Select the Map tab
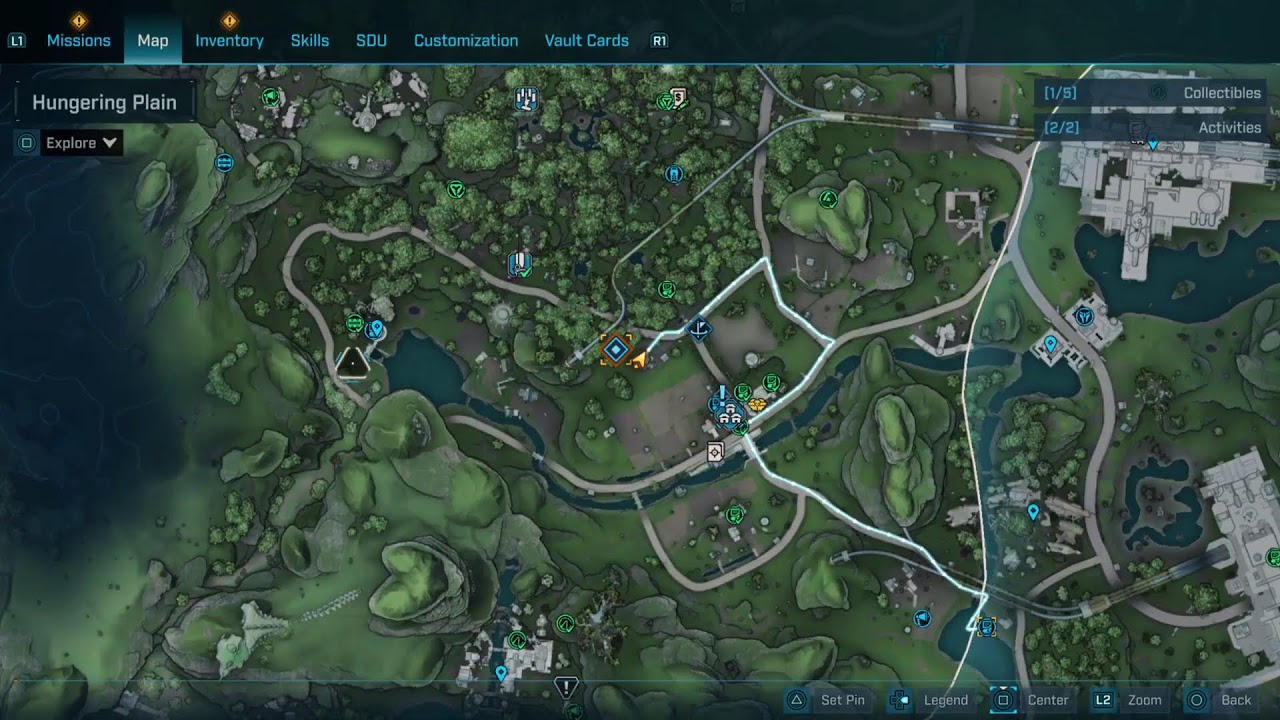The image size is (1280, 720). point(153,41)
